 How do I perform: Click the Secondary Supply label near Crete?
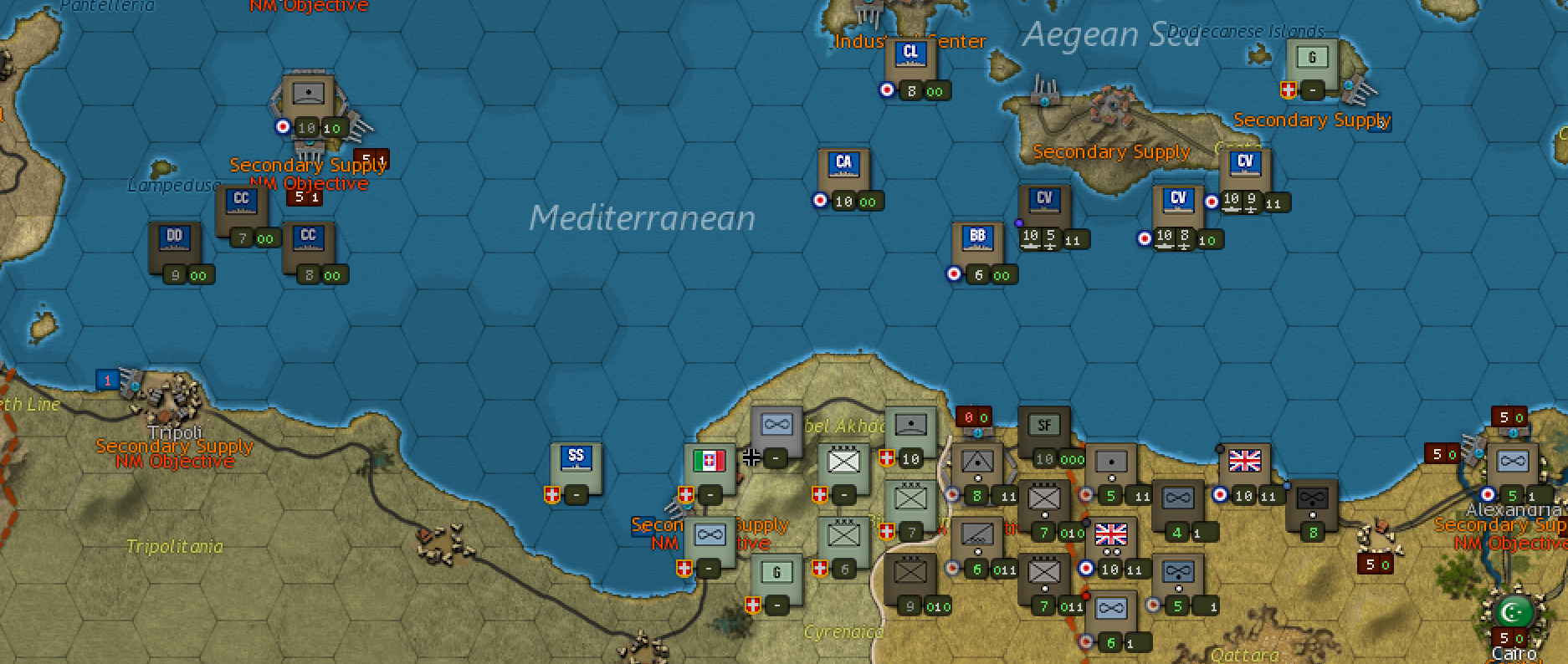pos(1111,151)
